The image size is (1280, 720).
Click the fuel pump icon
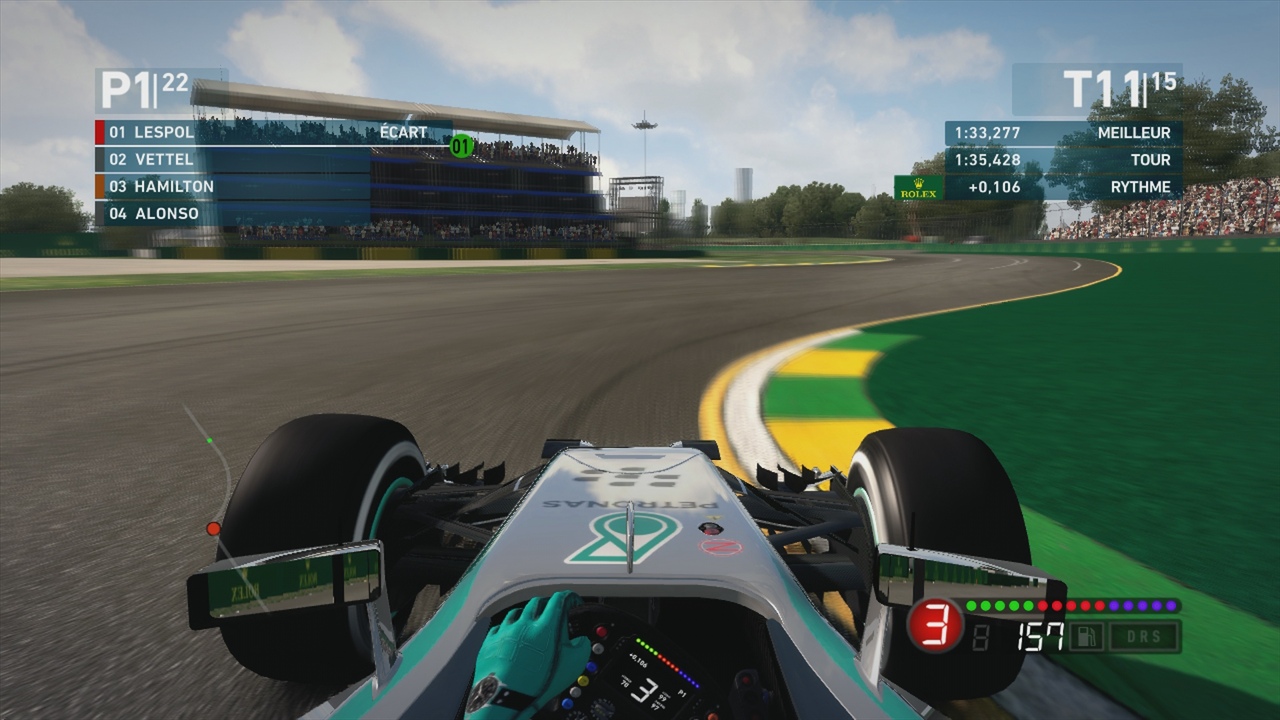(1085, 637)
